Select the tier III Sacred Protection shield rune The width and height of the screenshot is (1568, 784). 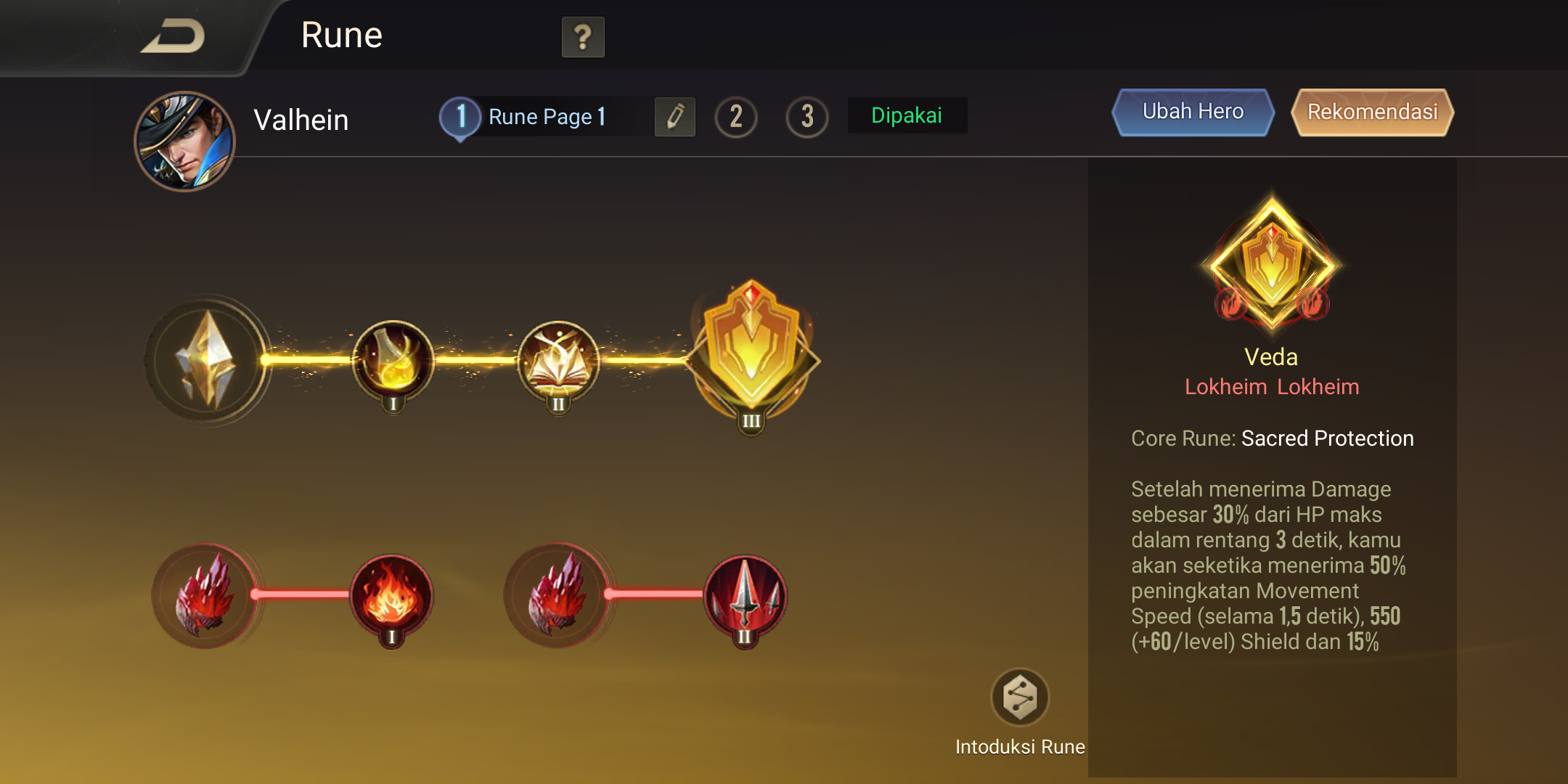(x=752, y=354)
